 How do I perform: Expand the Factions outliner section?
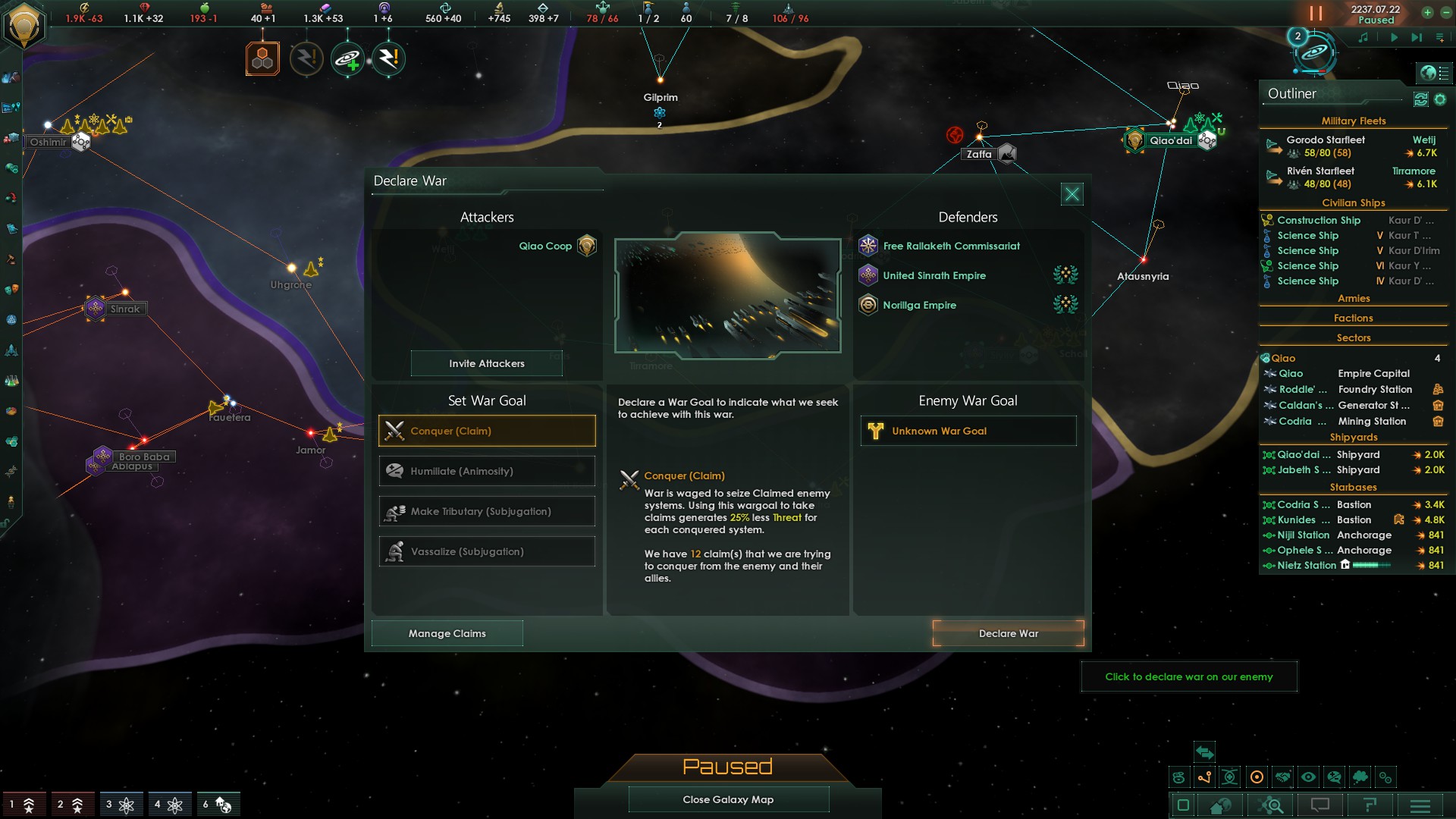tap(1354, 318)
